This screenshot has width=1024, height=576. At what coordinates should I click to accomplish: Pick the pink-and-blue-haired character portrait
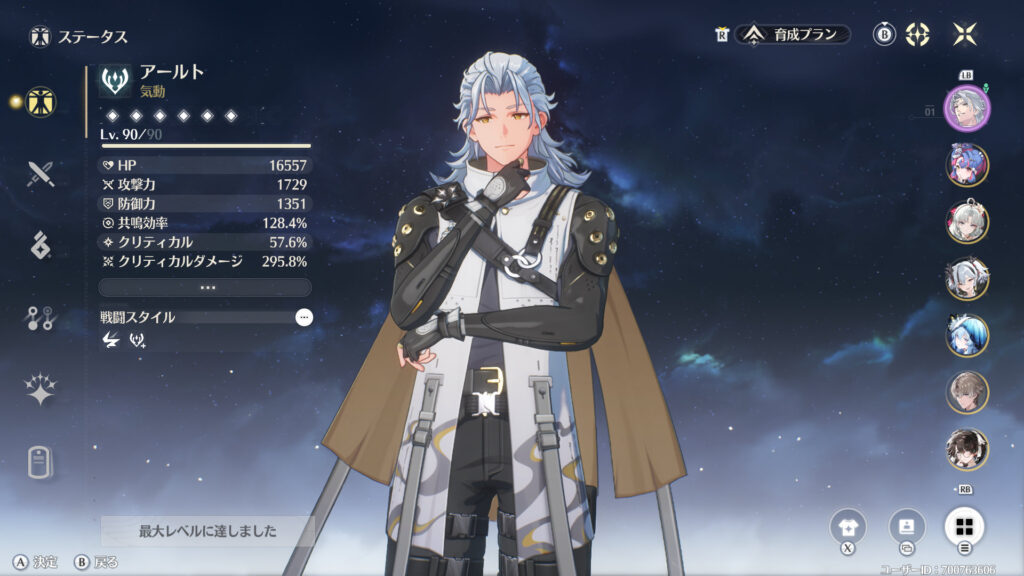(x=967, y=165)
